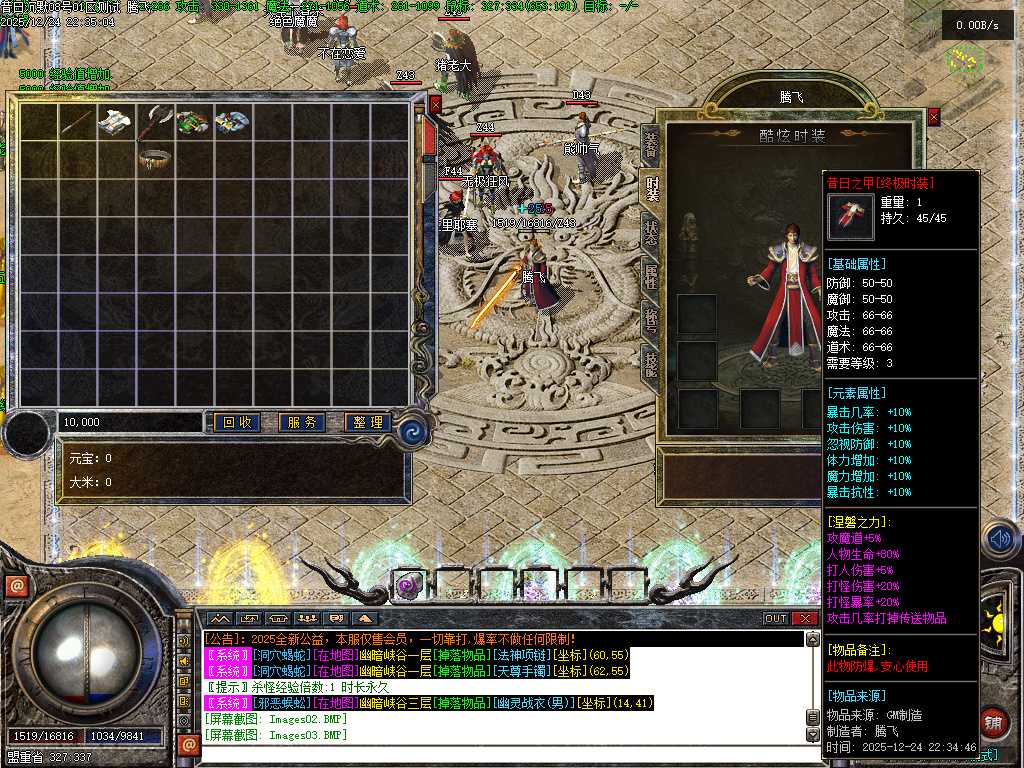Screen dimensions: 1024x768
Task: Click the 回收 recycle button
Action: pos(236,423)
